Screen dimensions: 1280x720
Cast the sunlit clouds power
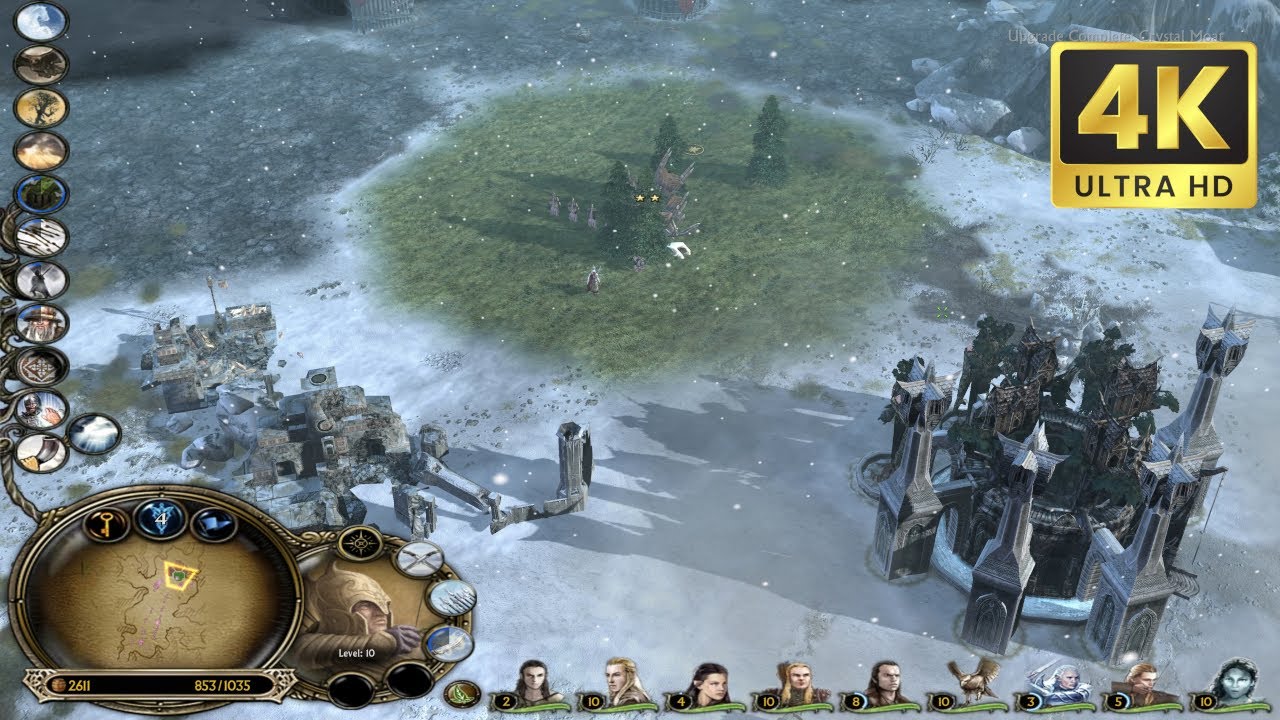[41, 151]
